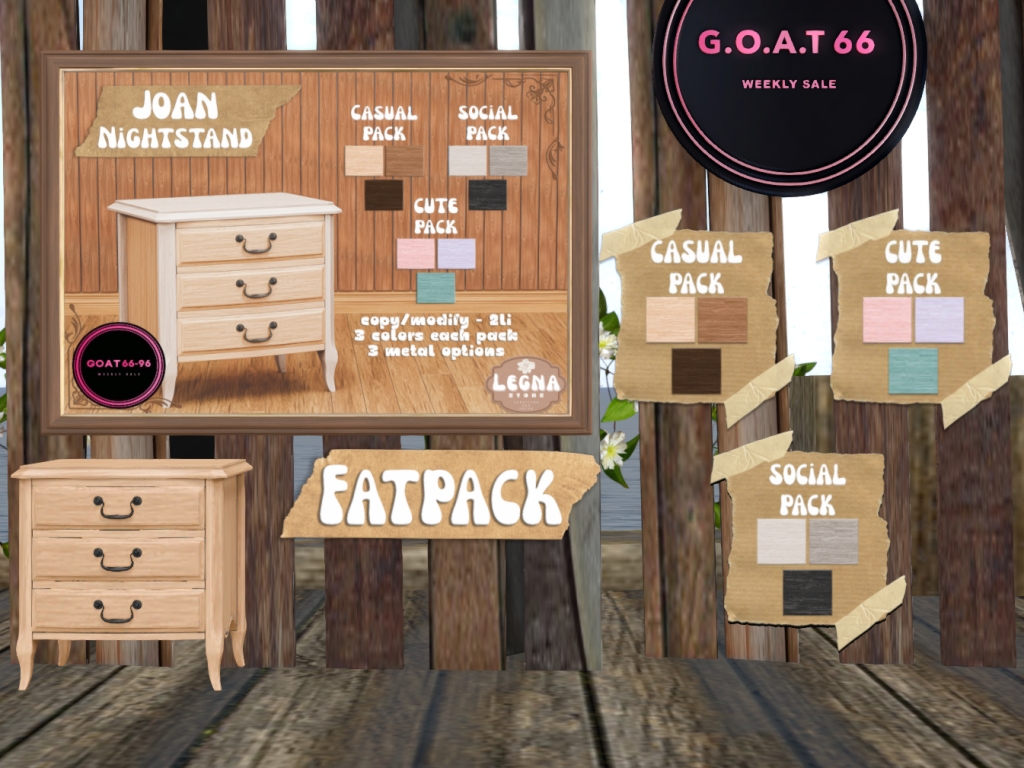Pick the Cute Pack vendor note
This screenshot has width=1024, height=768.
(x=912, y=315)
